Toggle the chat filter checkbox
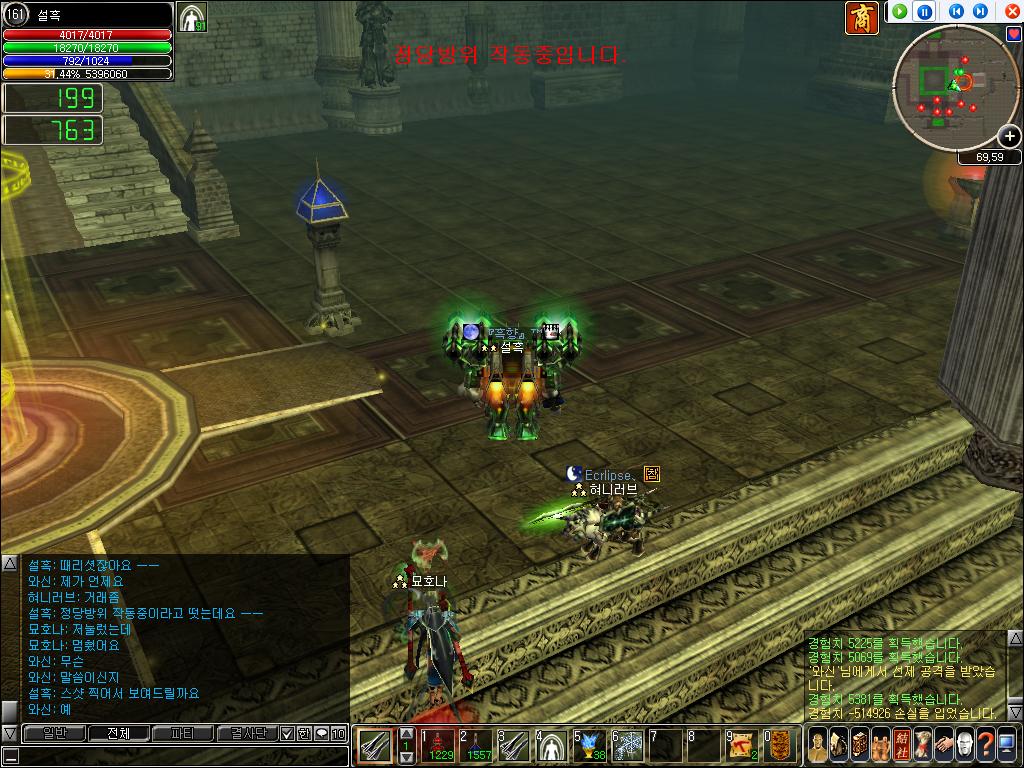This screenshot has height=768, width=1024. (x=287, y=733)
